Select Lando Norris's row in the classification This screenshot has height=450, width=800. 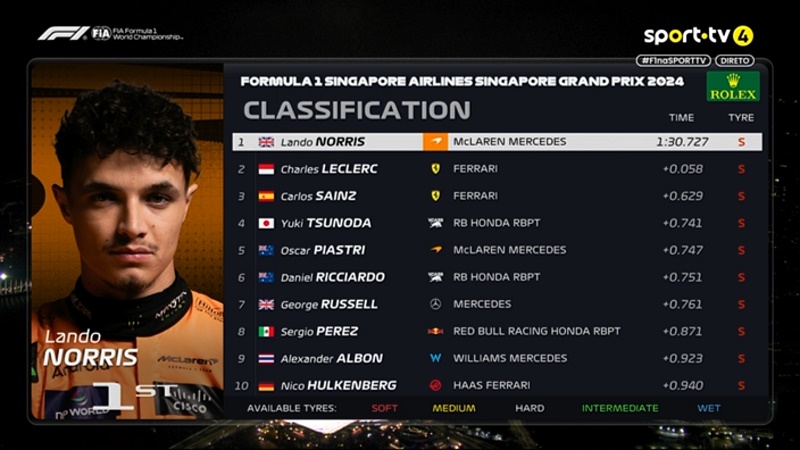tap(496, 142)
